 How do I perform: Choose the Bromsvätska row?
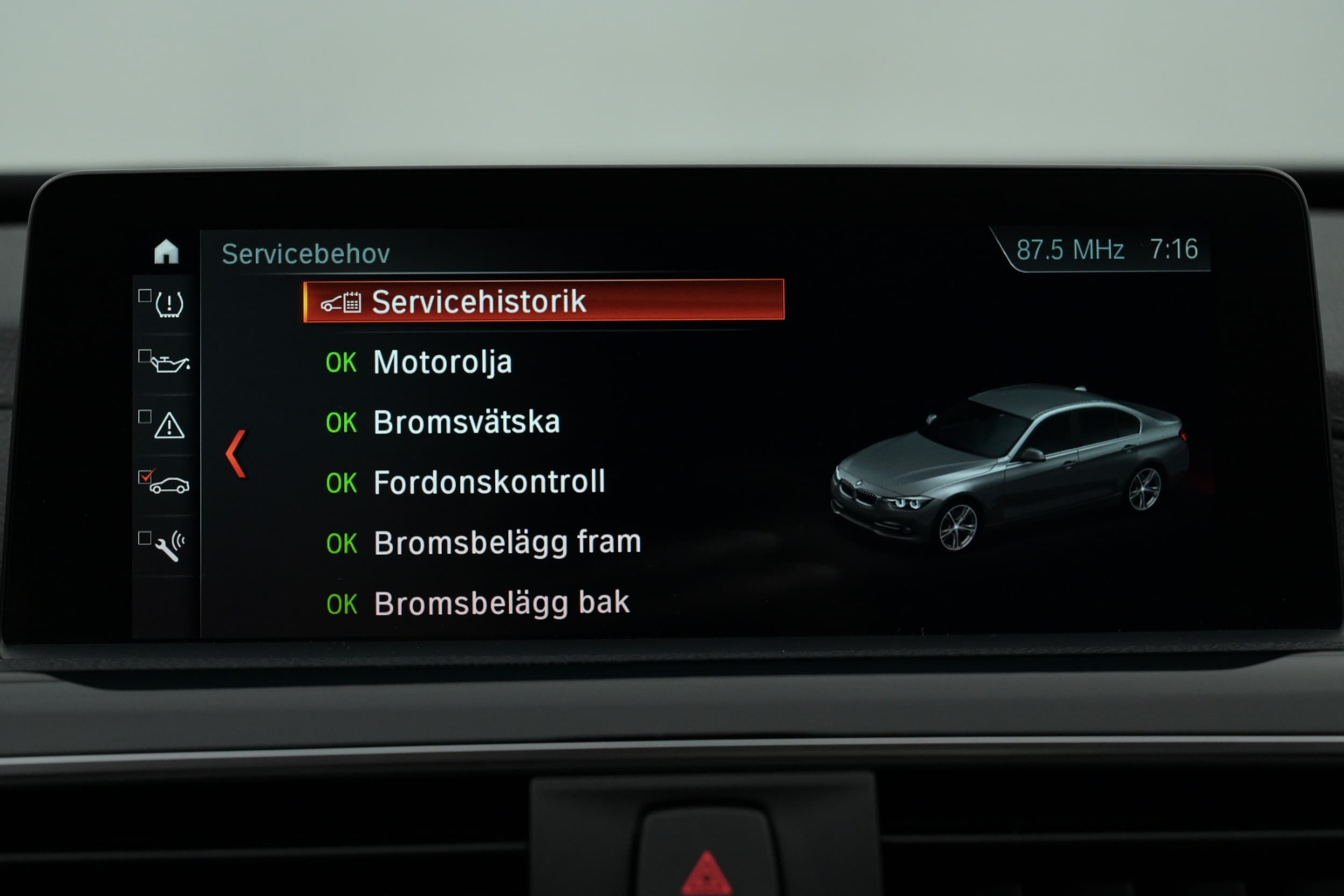pyautogui.click(x=466, y=422)
